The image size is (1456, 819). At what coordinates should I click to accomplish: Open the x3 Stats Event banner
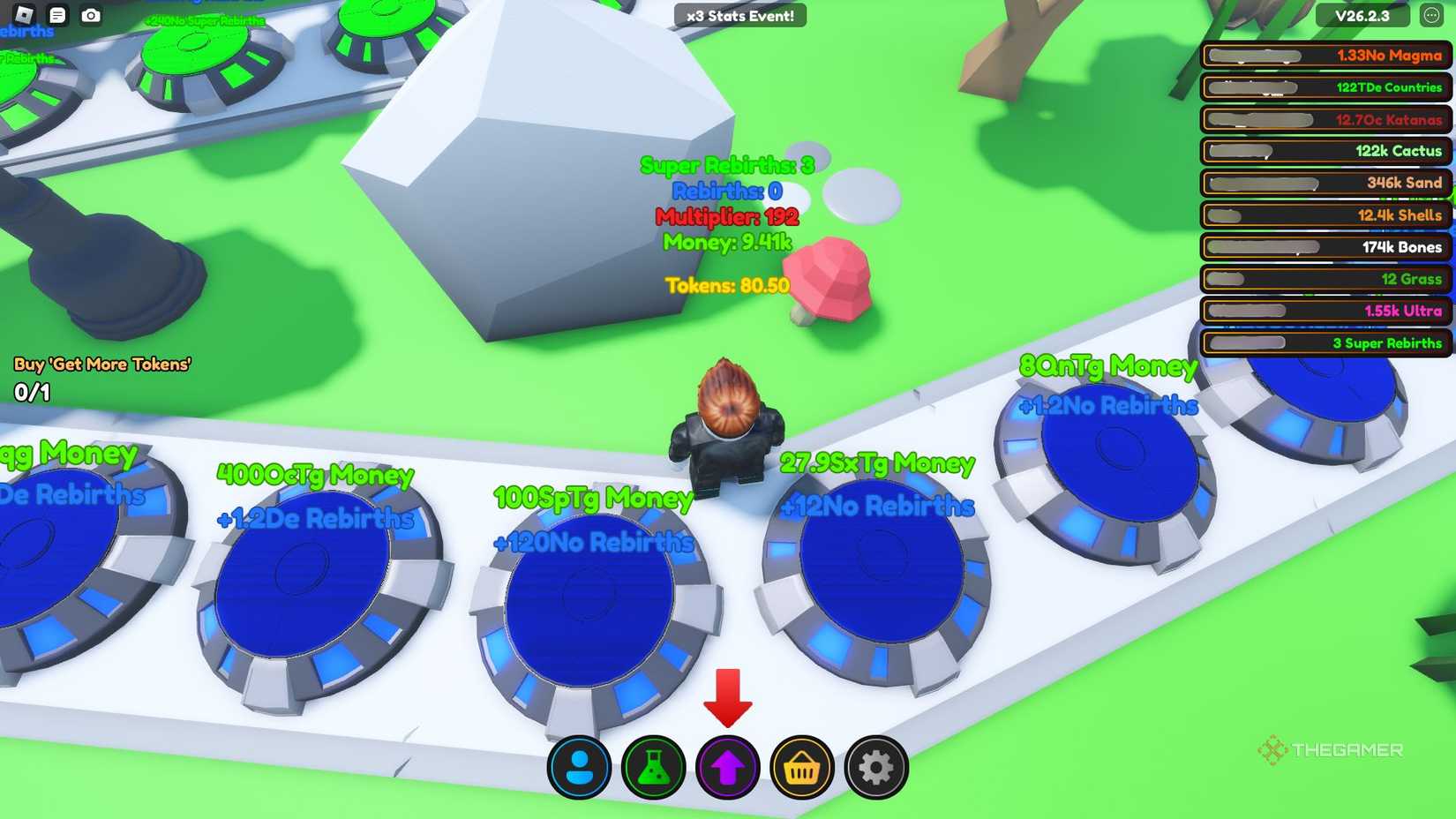(739, 15)
